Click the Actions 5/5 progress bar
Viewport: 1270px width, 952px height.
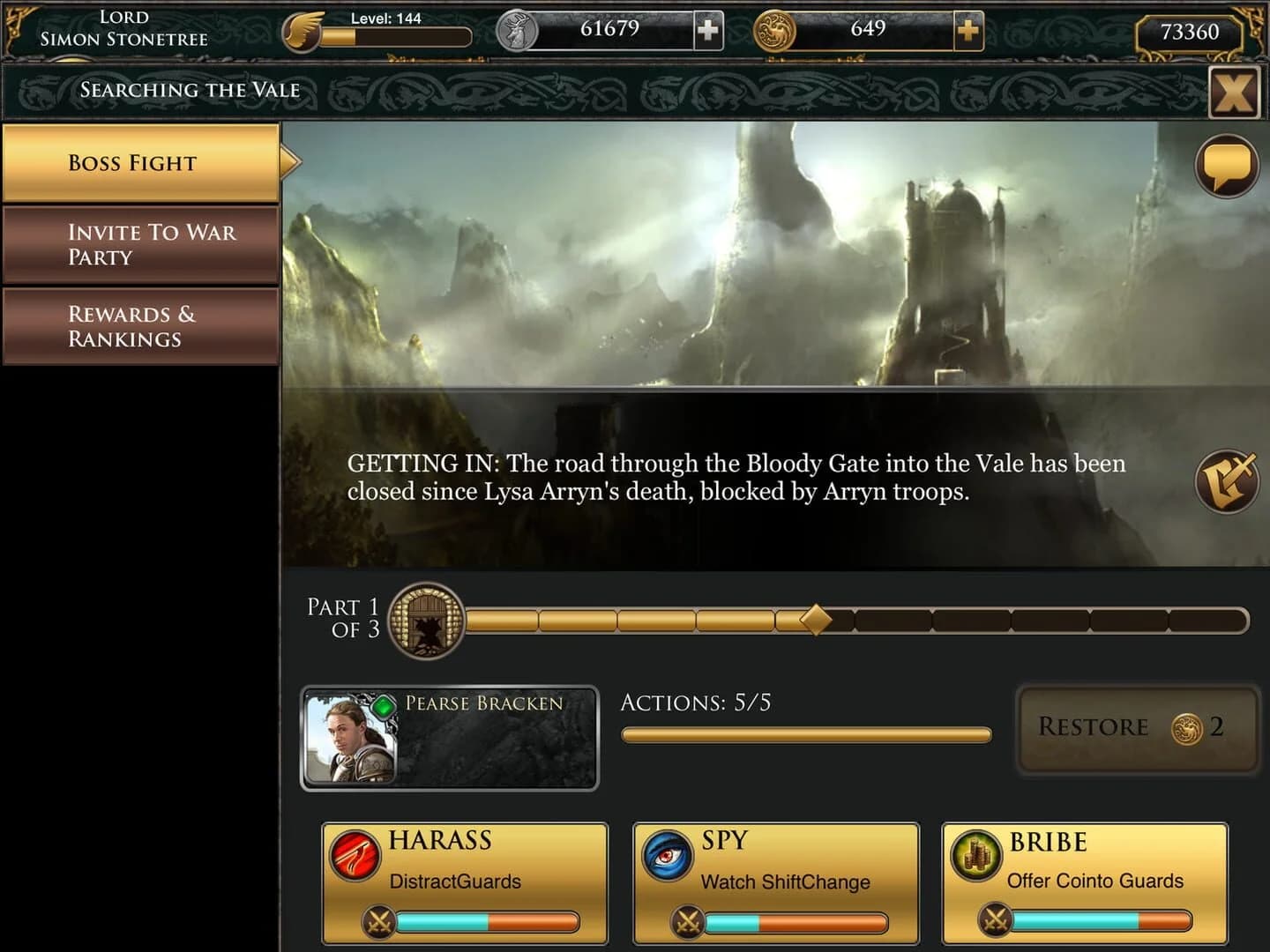[x=805, y=733]
